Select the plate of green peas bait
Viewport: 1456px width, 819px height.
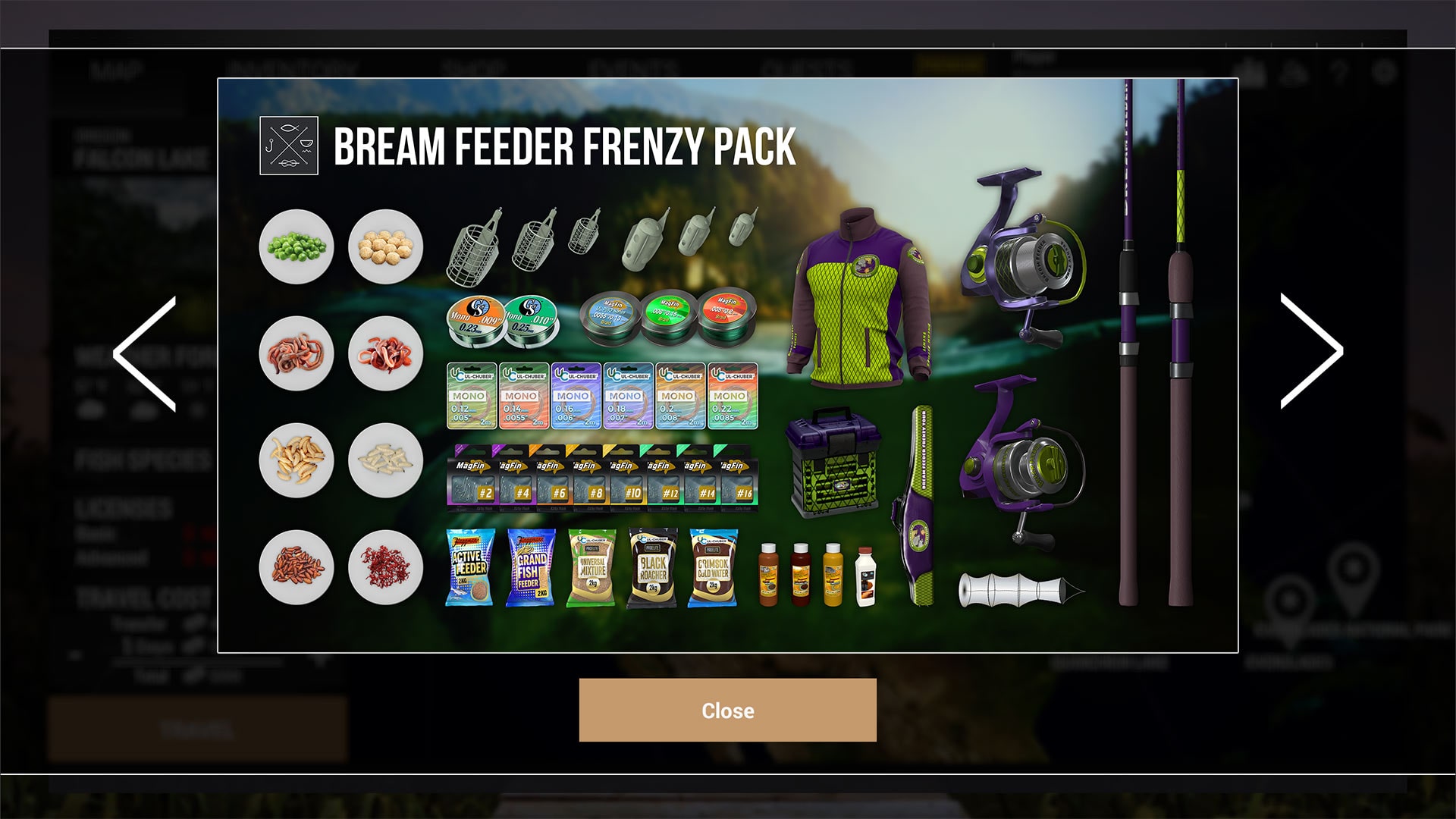(296, 246)
